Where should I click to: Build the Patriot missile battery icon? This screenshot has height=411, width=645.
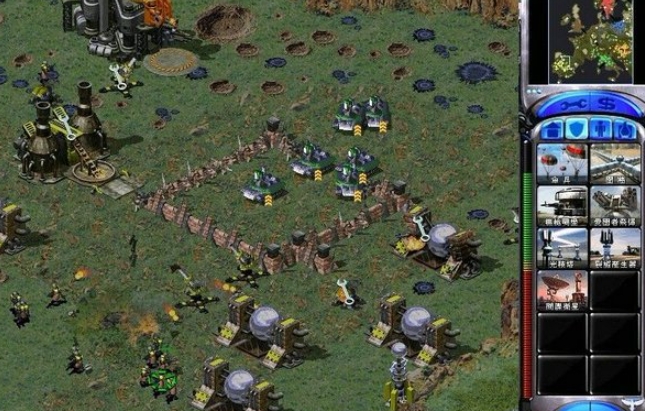point(614,203)
